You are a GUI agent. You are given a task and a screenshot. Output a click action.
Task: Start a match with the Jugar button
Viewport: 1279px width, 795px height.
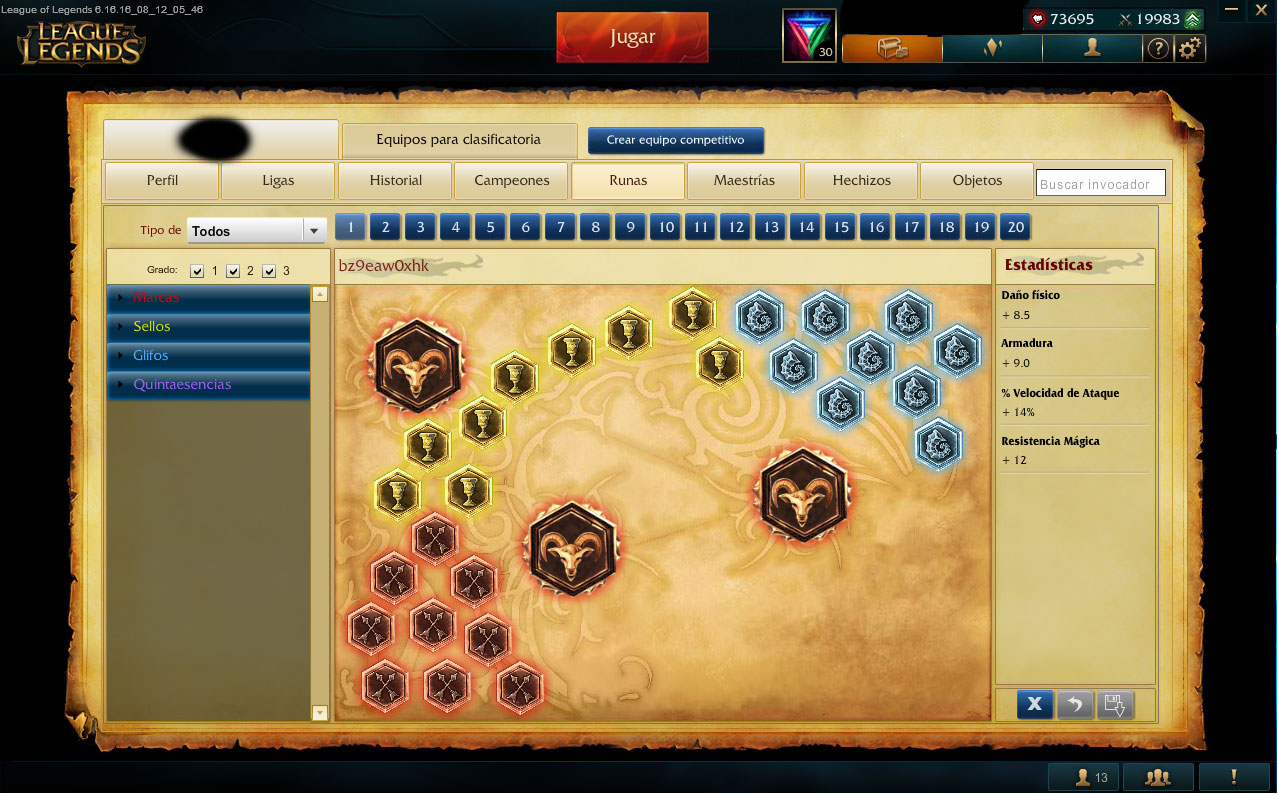coord(632,38)
